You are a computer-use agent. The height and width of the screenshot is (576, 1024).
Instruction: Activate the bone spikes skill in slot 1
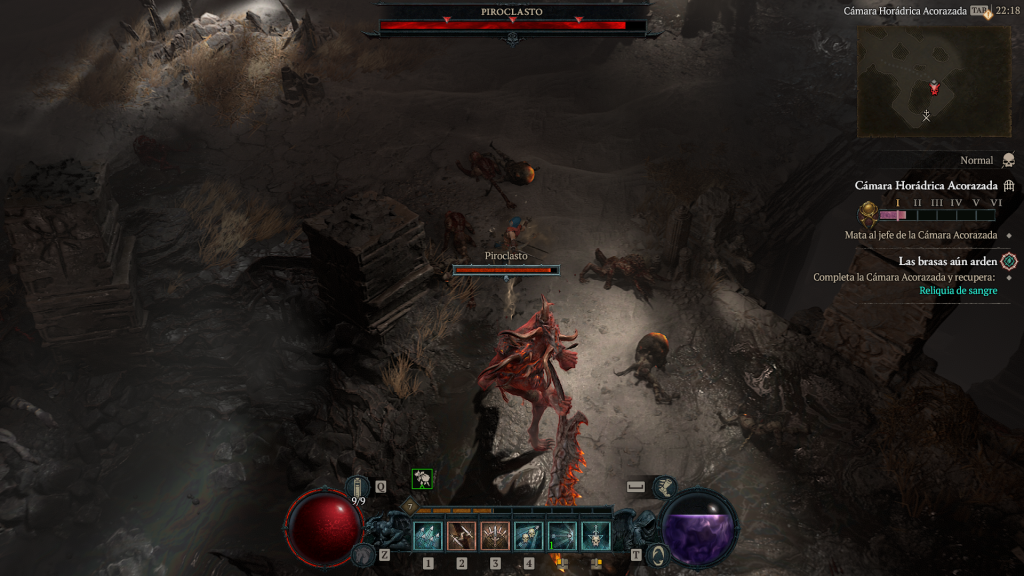click(428, 536)
